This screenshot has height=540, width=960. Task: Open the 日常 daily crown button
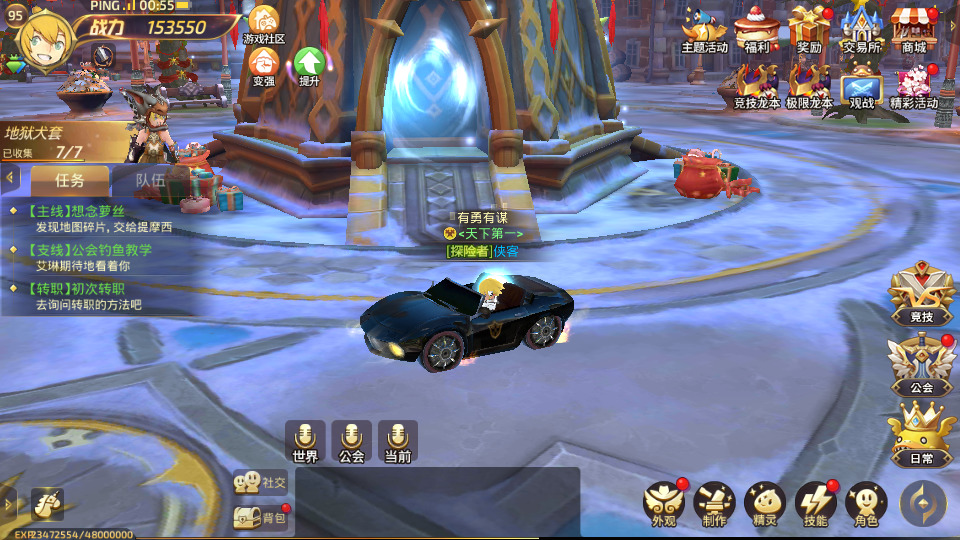921,435
